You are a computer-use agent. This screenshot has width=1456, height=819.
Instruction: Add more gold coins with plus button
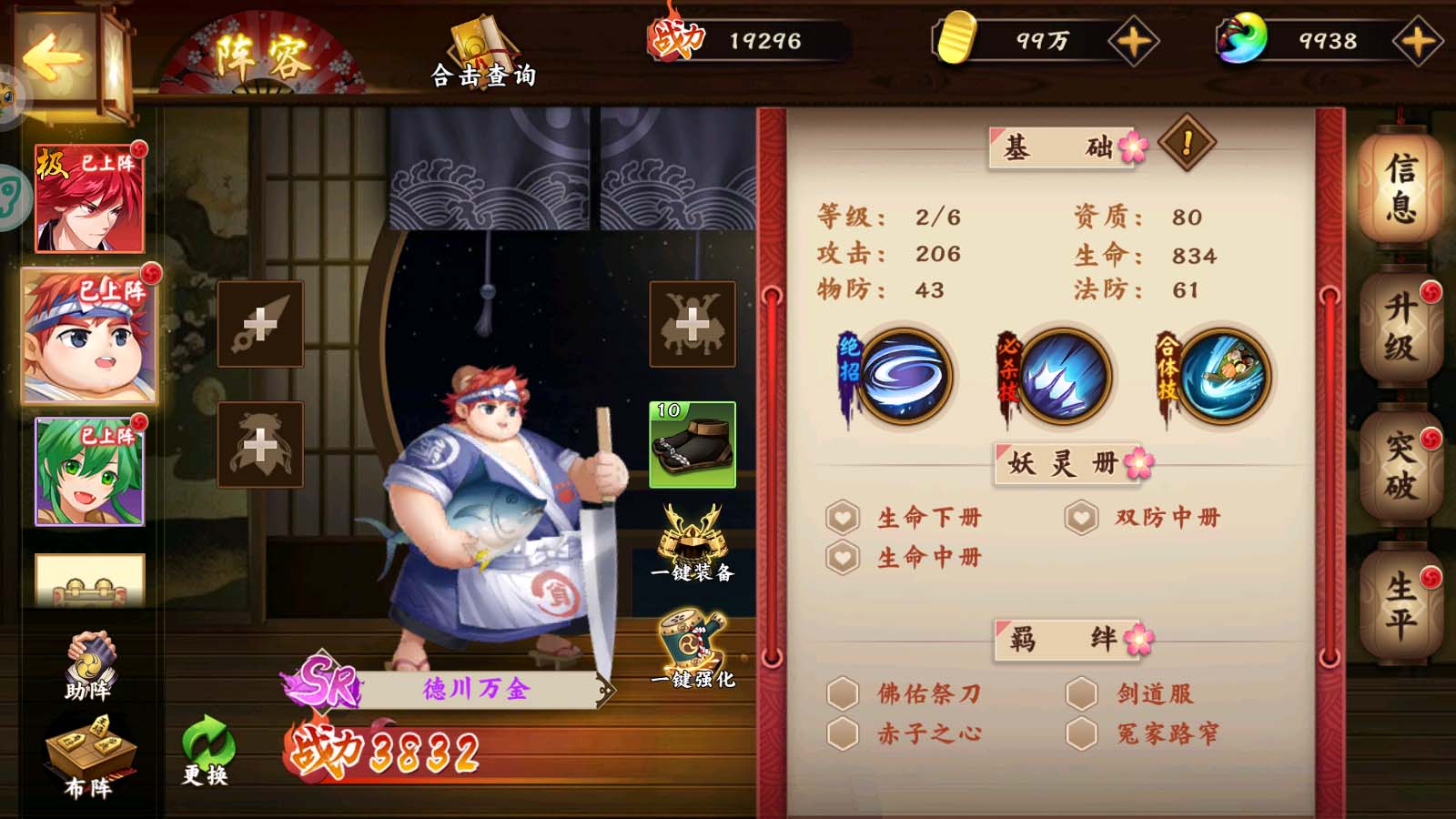1133,41
